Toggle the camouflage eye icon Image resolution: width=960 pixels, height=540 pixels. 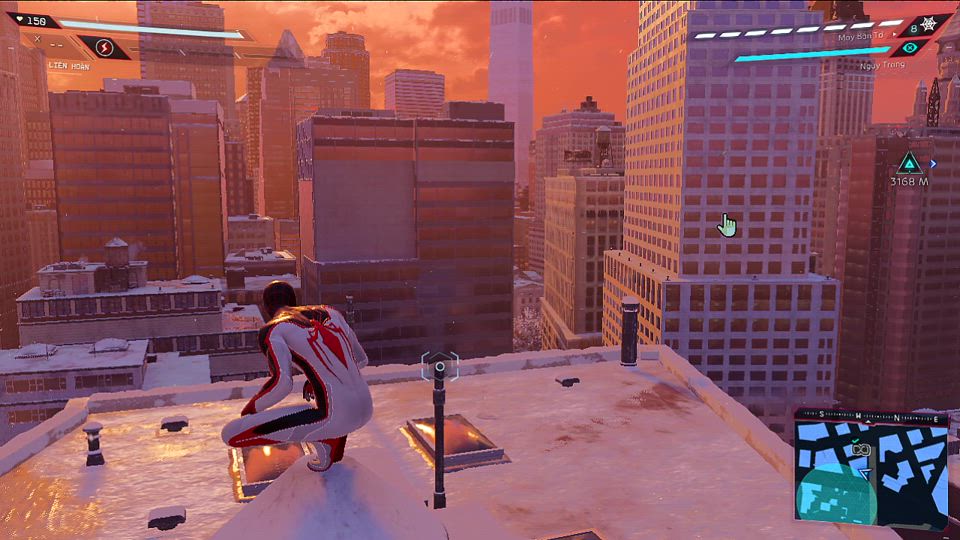(909, 47)
